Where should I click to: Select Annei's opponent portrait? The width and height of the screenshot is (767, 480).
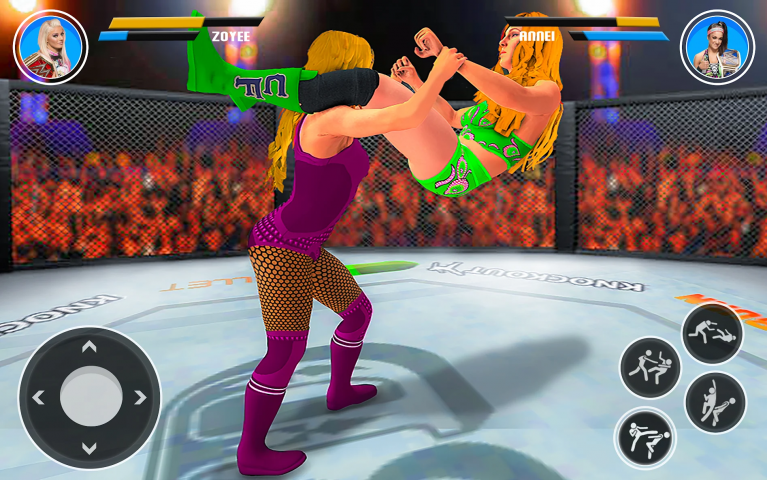pos(717,46)
